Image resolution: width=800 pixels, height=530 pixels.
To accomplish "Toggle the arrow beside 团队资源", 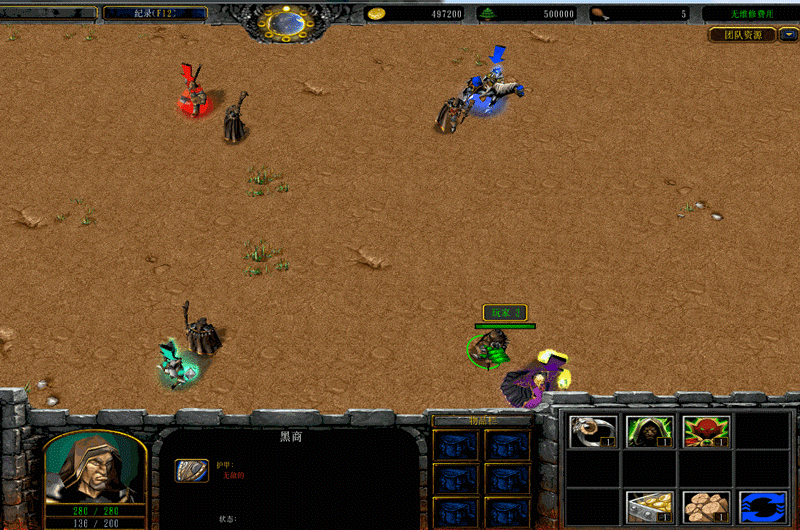I will (789, 35).
